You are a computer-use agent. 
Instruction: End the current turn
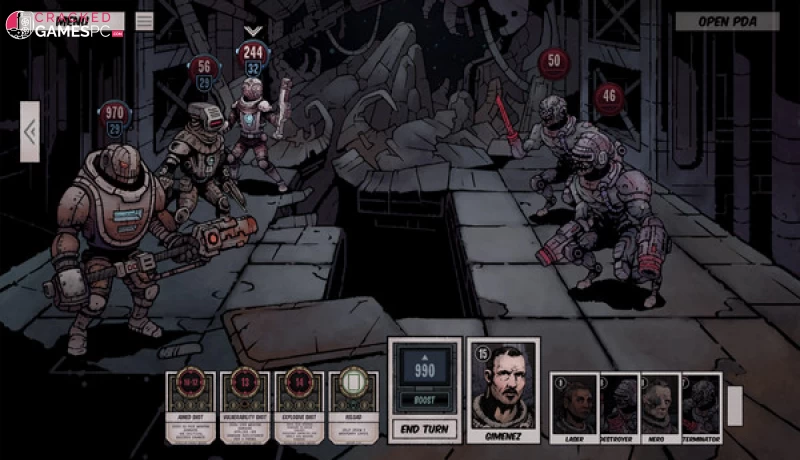tap(424, 429)
